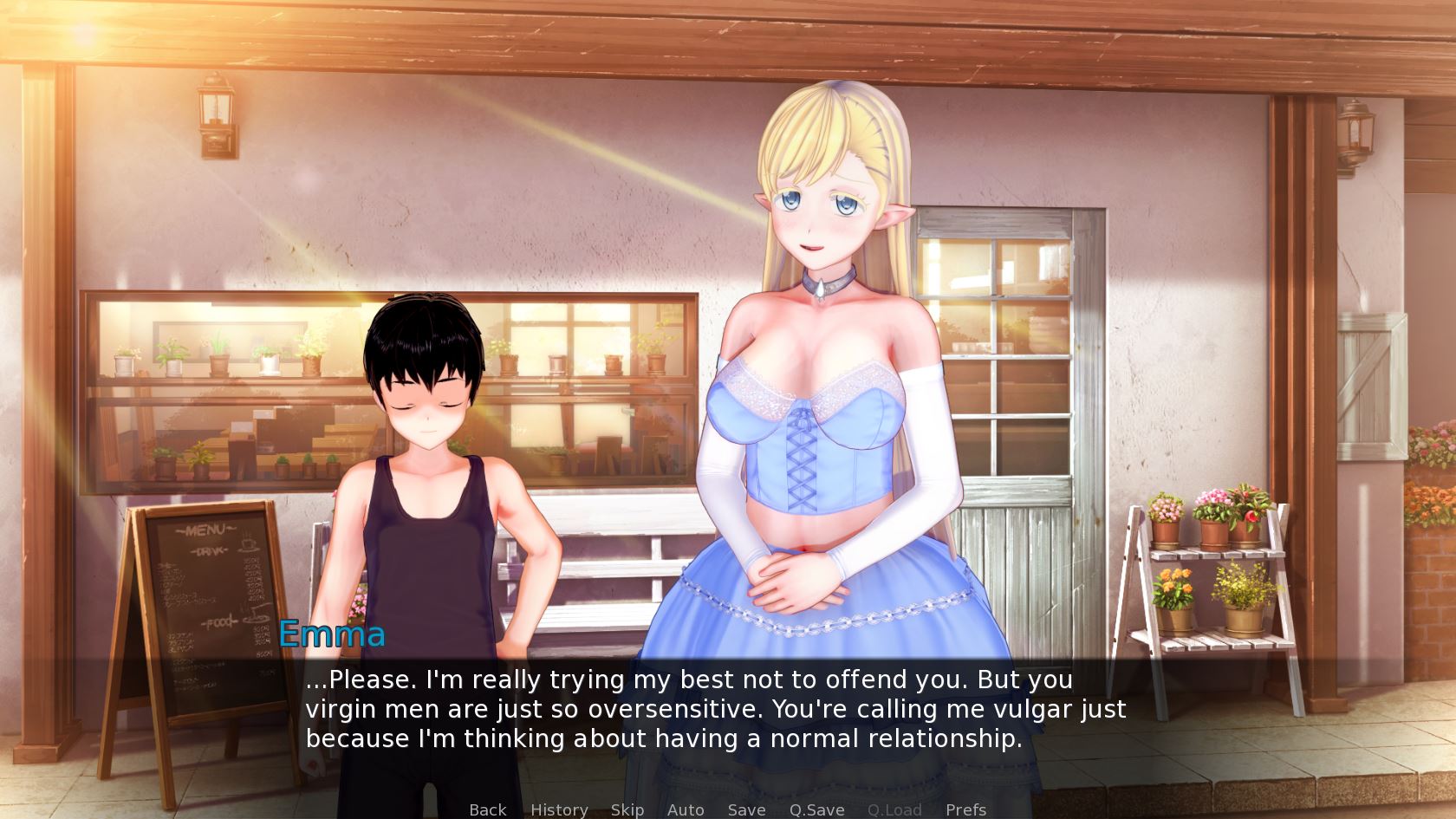This screenshot has height=819, width=1456.
Task: Open the Prefs settings screen
Action: coord(965,809)
